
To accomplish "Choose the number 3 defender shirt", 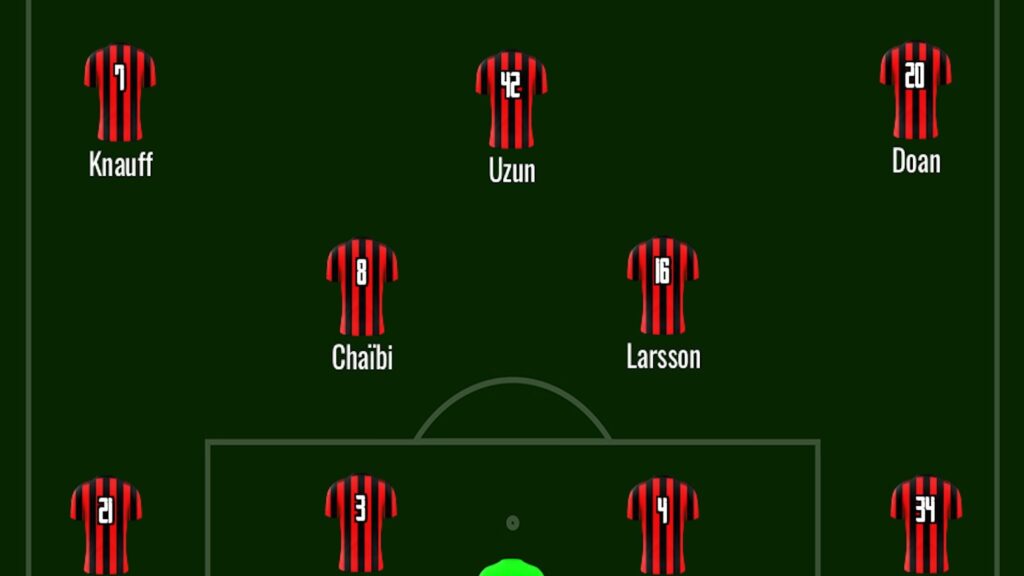I will coord(361,522).
